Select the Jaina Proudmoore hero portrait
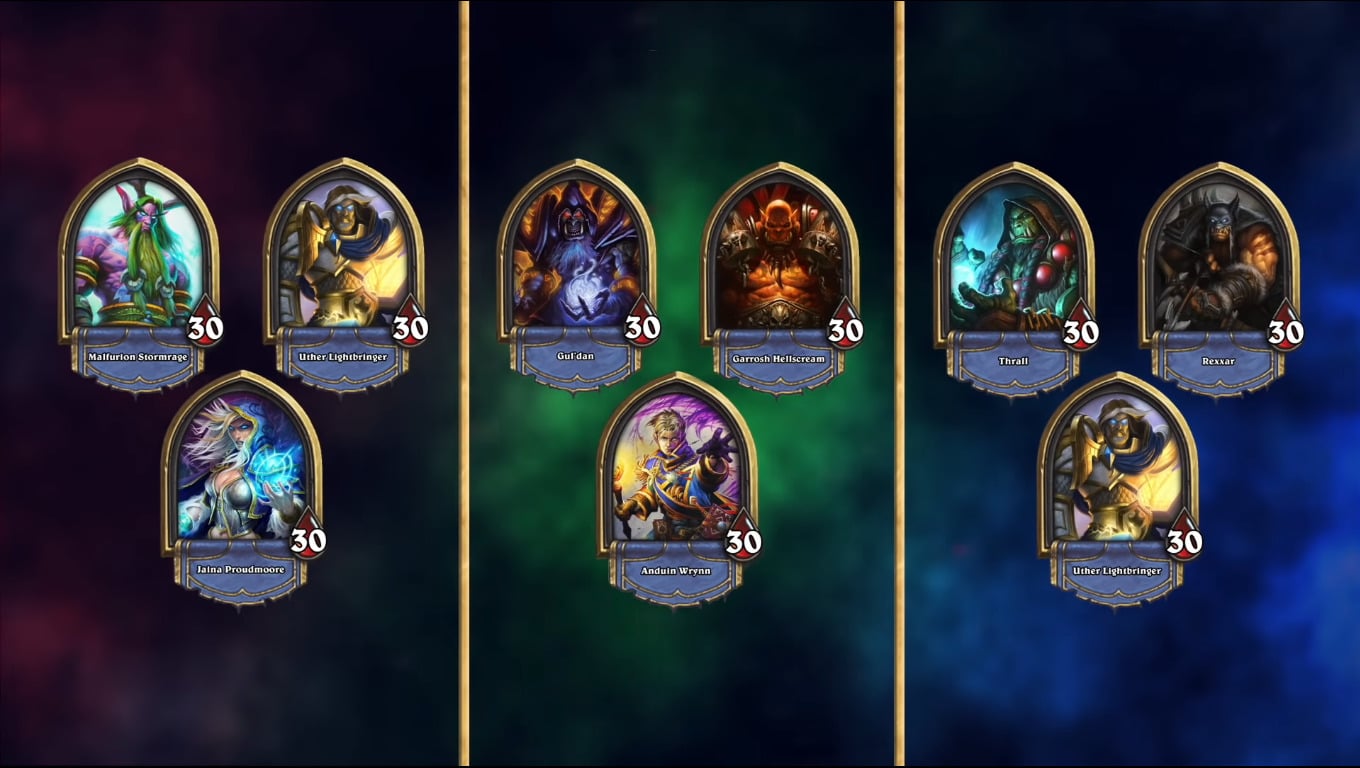Image resolution: width=1360 pixels, height=768 pixels. pos(243,470)
